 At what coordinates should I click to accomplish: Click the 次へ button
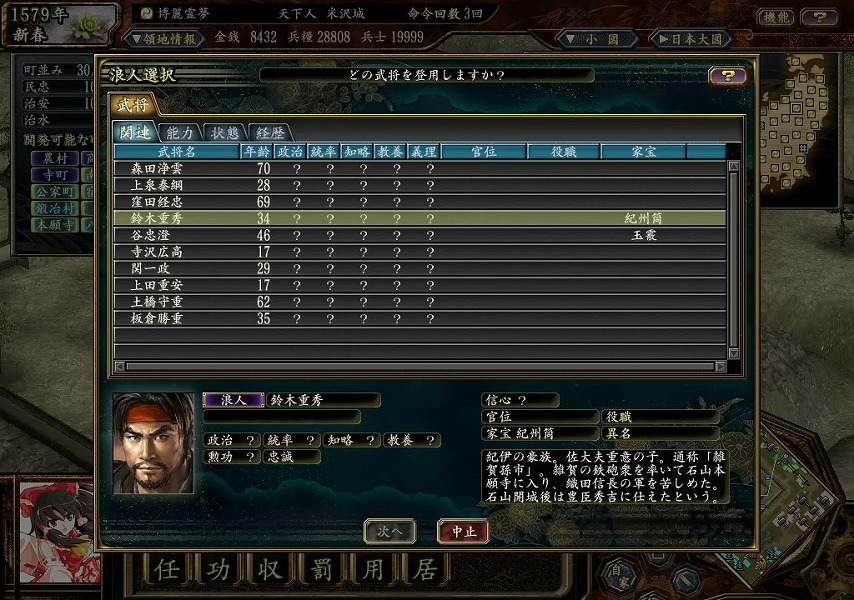click(389, 531)
